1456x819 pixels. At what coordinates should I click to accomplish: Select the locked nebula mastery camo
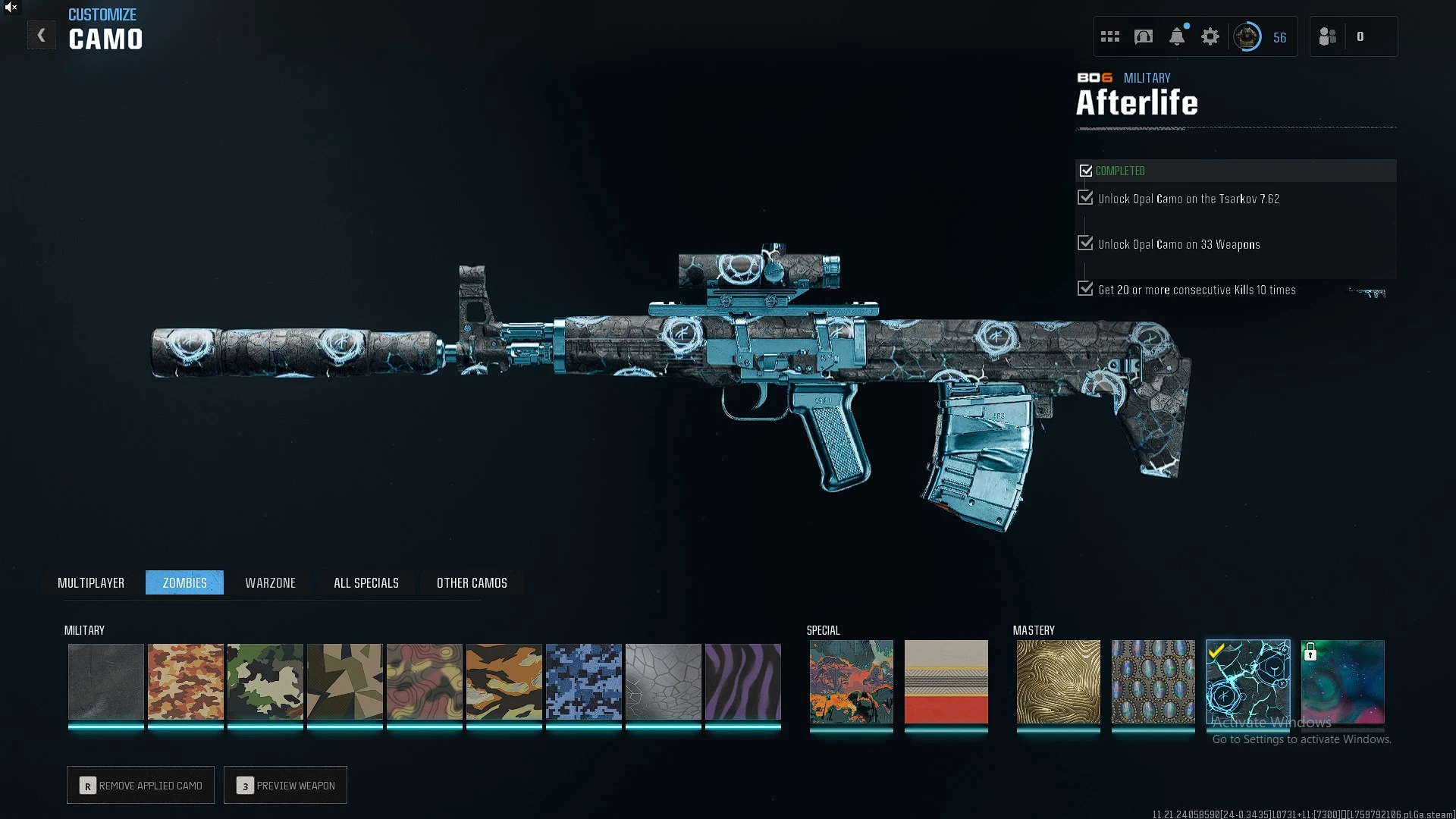[x=1342, y=682]
